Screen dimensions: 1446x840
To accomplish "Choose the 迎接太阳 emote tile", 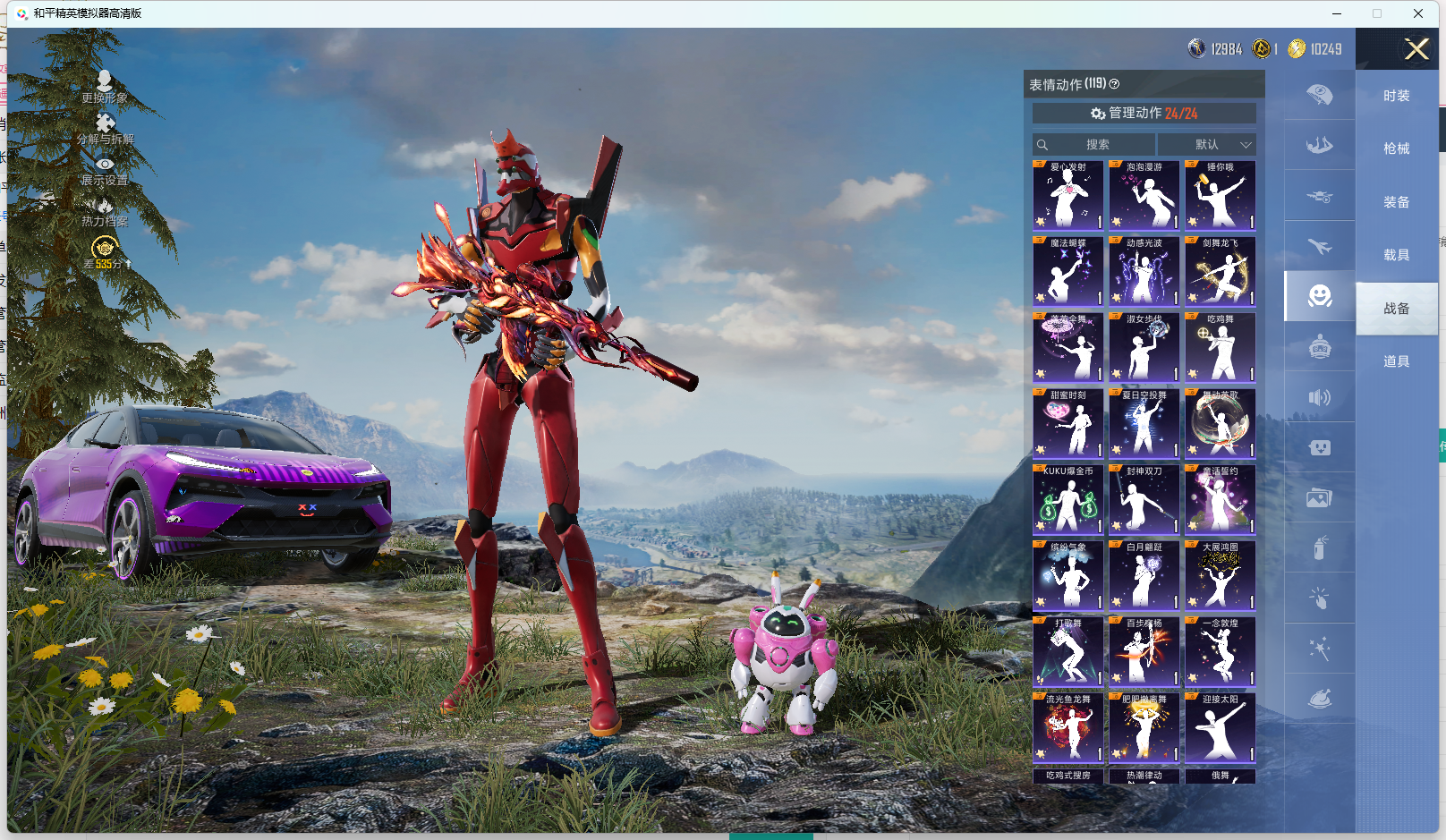I will 1220,727.
